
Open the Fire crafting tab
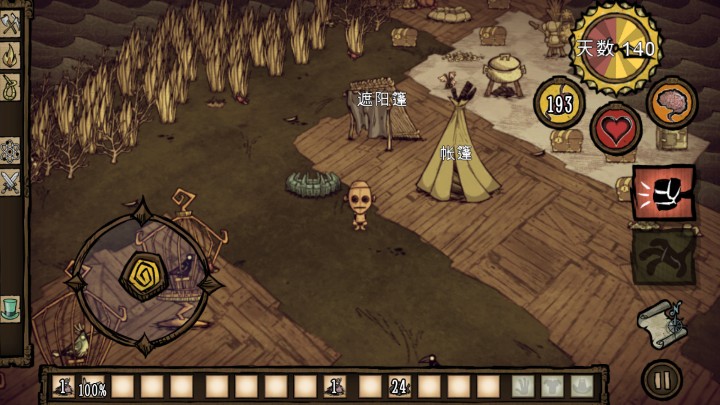[11, 54]
